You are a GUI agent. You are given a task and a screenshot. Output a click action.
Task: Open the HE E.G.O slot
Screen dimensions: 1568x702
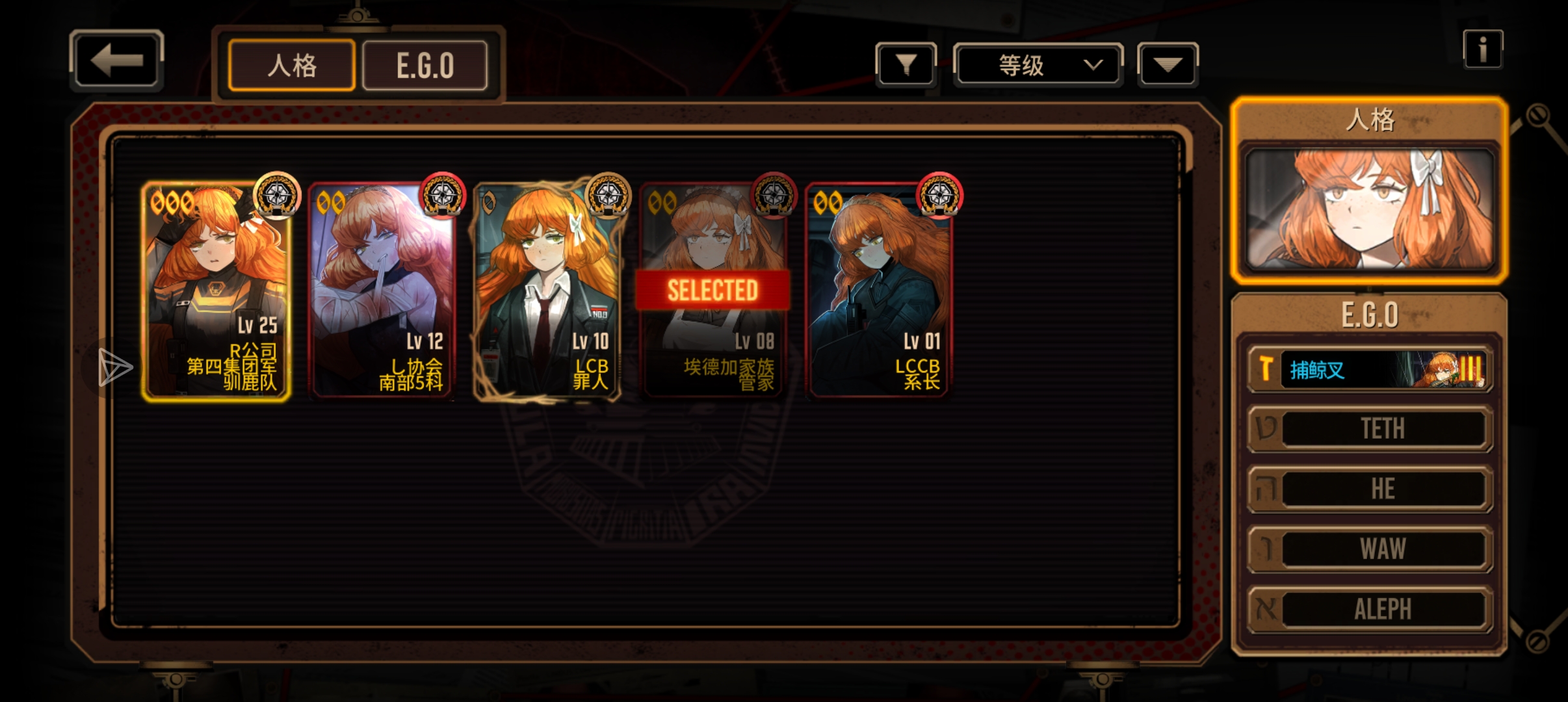coord(1369,489)
